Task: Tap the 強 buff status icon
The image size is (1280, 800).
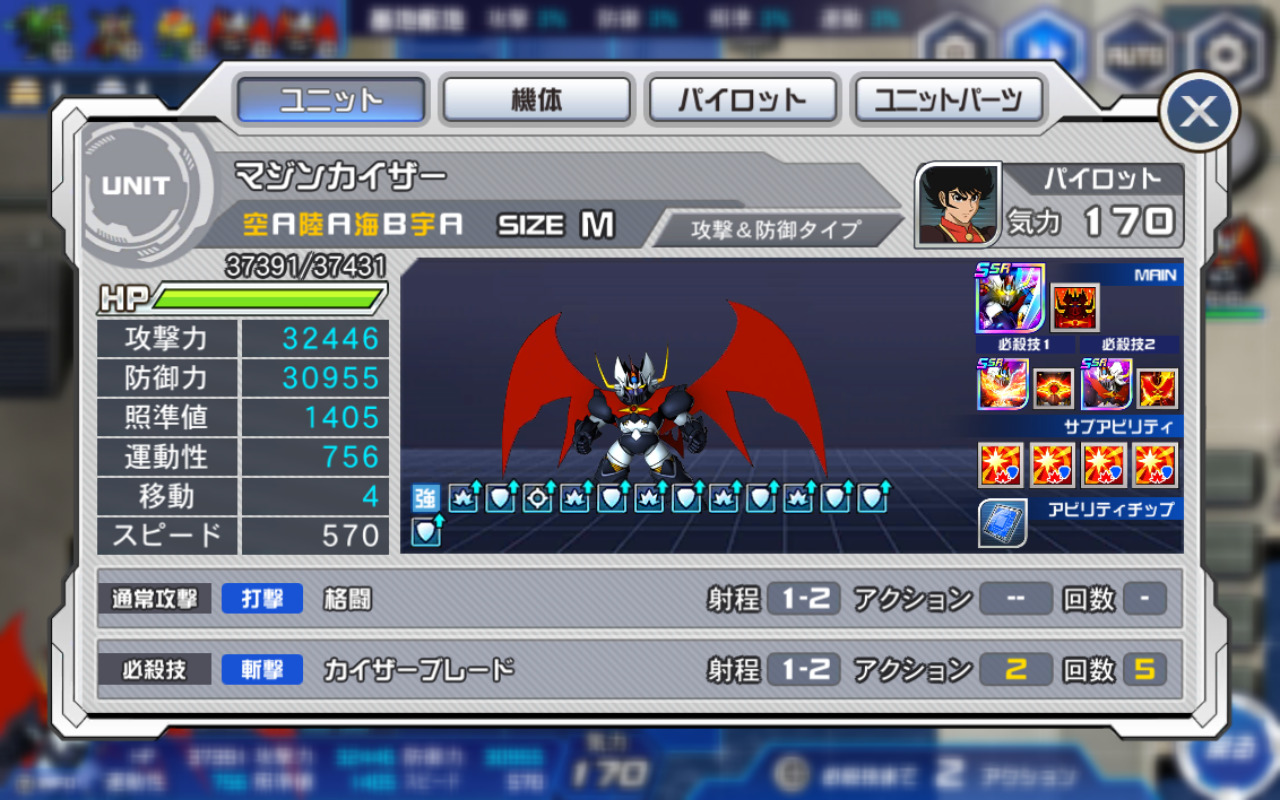Action: tap(426, 497)
